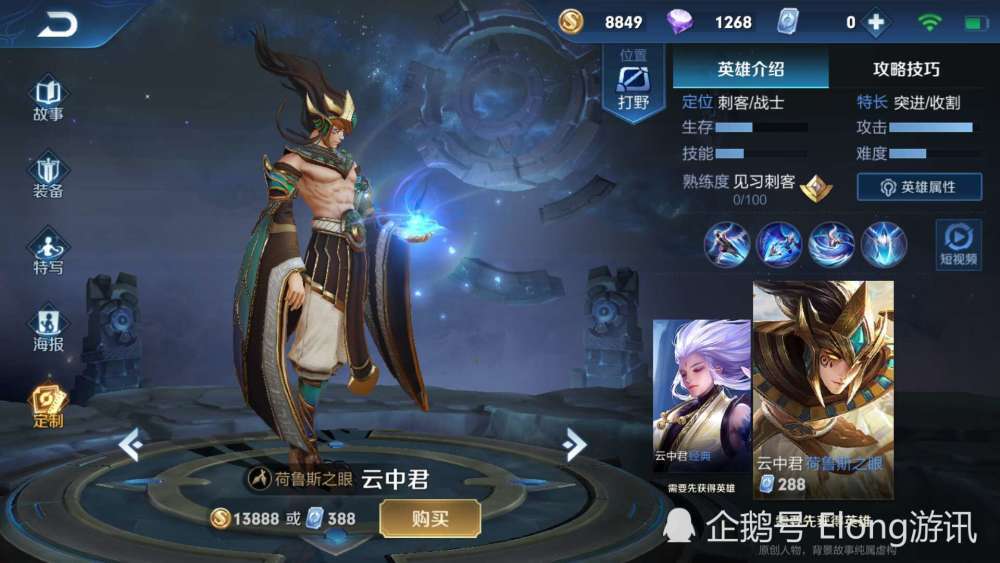Image resolution: width=1000 pixels, height=563 pixels.
Task: Select the 定制 customization option
Action: (x=48, y=405)
